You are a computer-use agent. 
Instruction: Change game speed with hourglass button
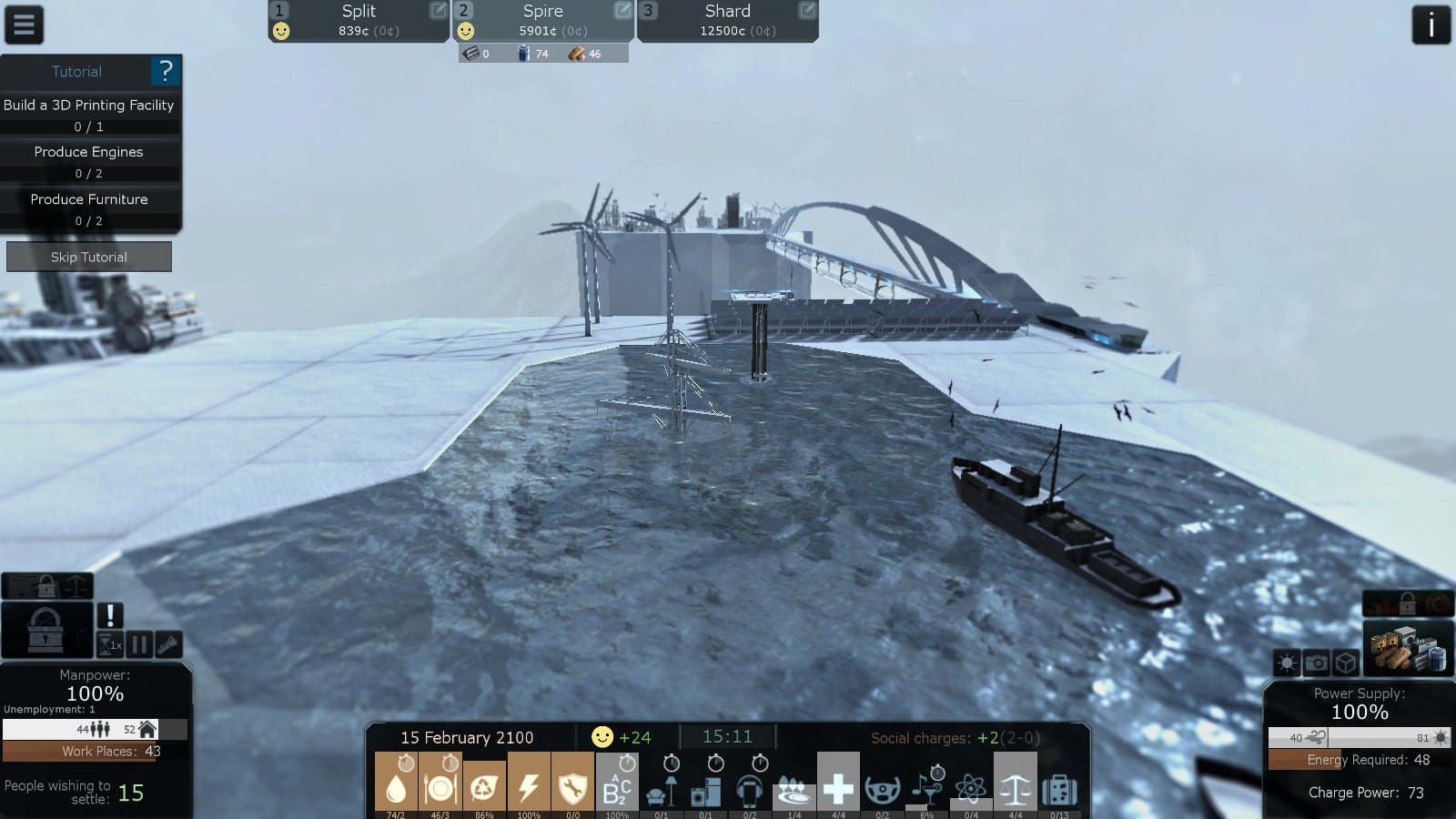(x=110, y=645)
